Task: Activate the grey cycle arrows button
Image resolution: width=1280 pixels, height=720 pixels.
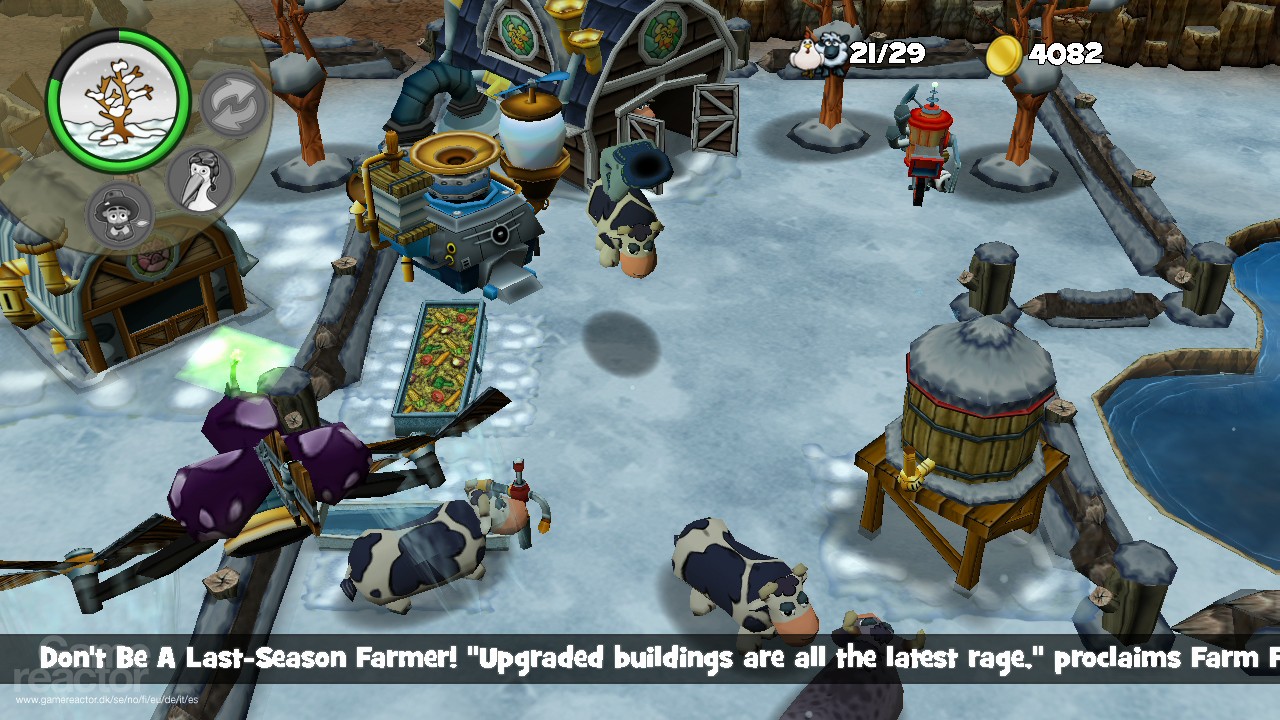Action: [234, 103]
